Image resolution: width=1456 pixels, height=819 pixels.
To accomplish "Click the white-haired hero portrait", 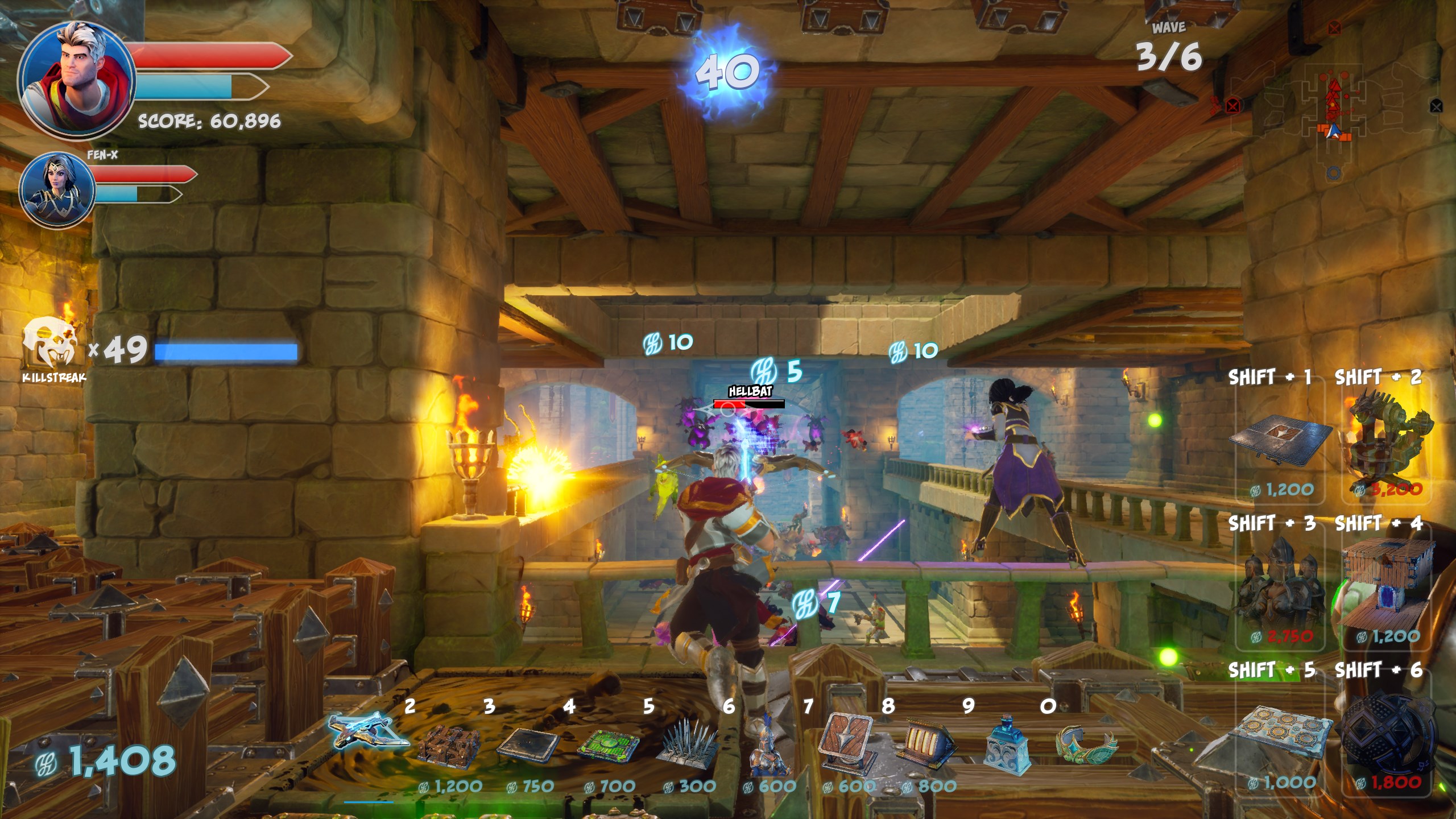I will tap(77, 80).
